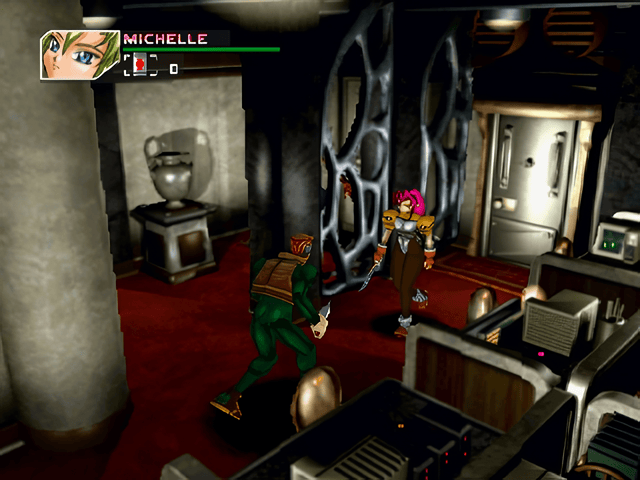Select the bracketed red item slot
Image resolution: width=640 pixels, height=480 pixels.
141,66
